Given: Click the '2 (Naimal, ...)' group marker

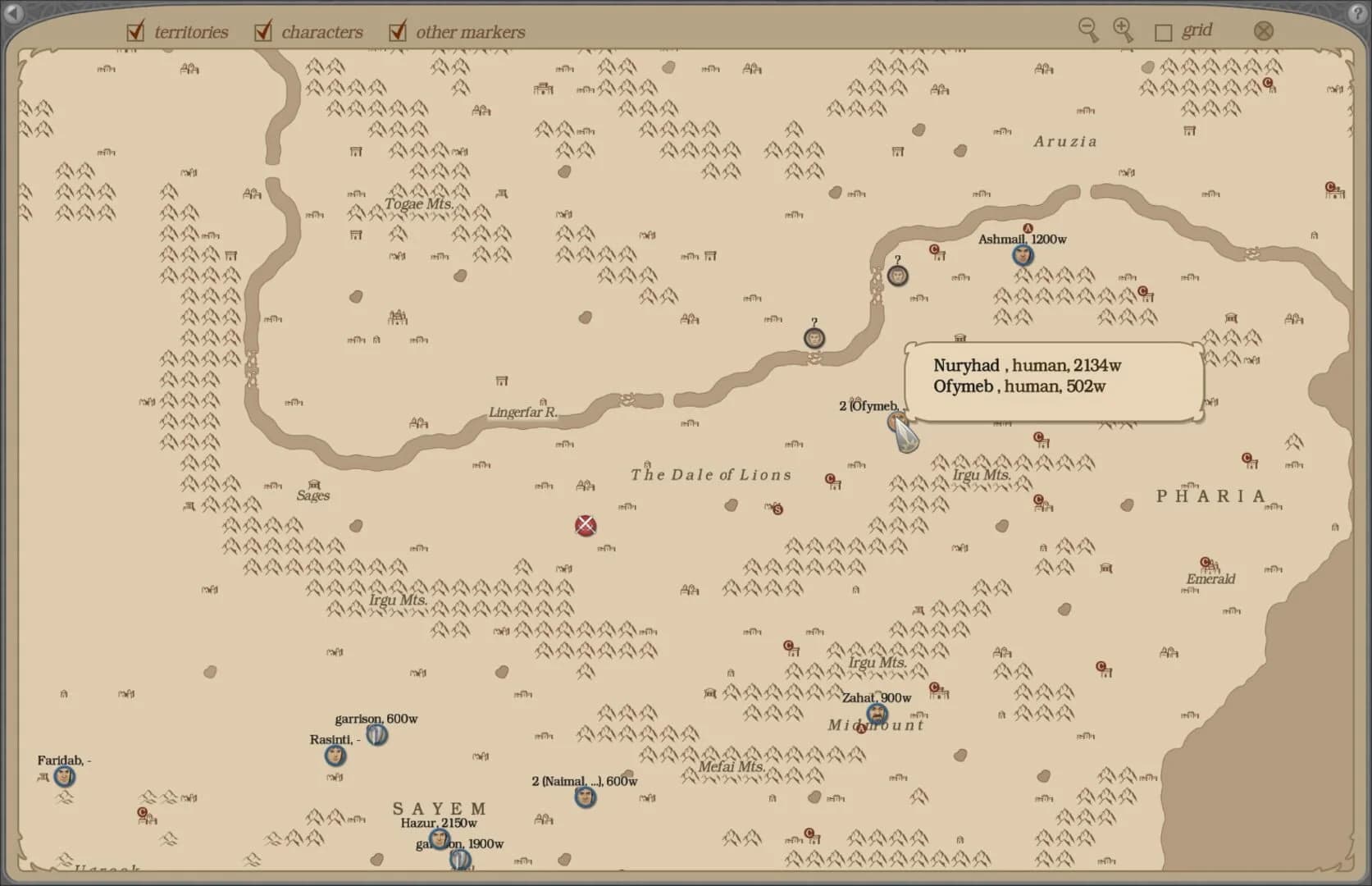Looking at the screenshot, I should click(x=585, y=797).
